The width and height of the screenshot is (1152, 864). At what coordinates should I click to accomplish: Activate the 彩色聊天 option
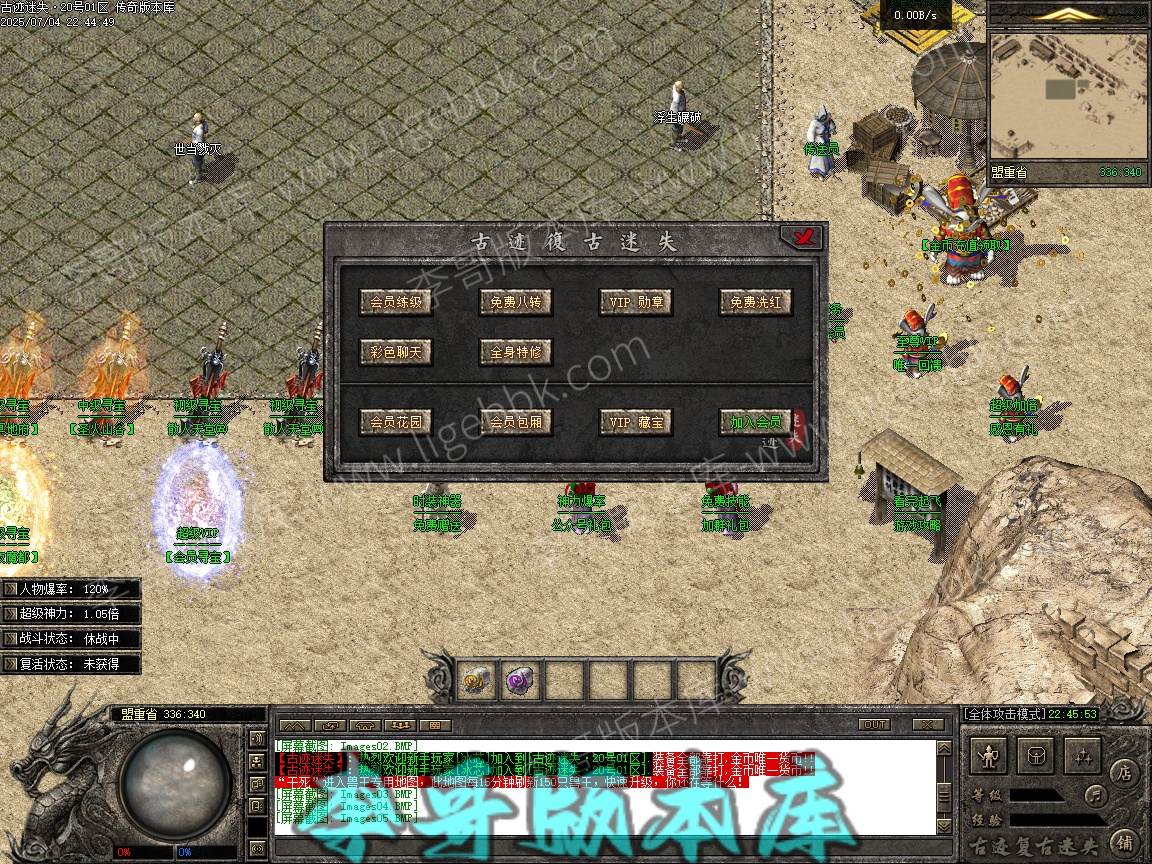point(396,352)
